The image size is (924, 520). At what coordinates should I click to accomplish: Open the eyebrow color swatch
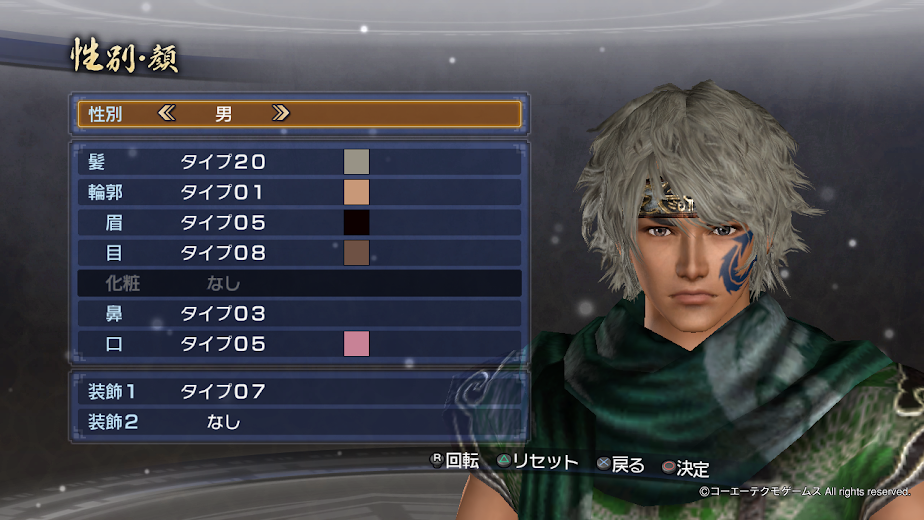(x=356, y=223)
